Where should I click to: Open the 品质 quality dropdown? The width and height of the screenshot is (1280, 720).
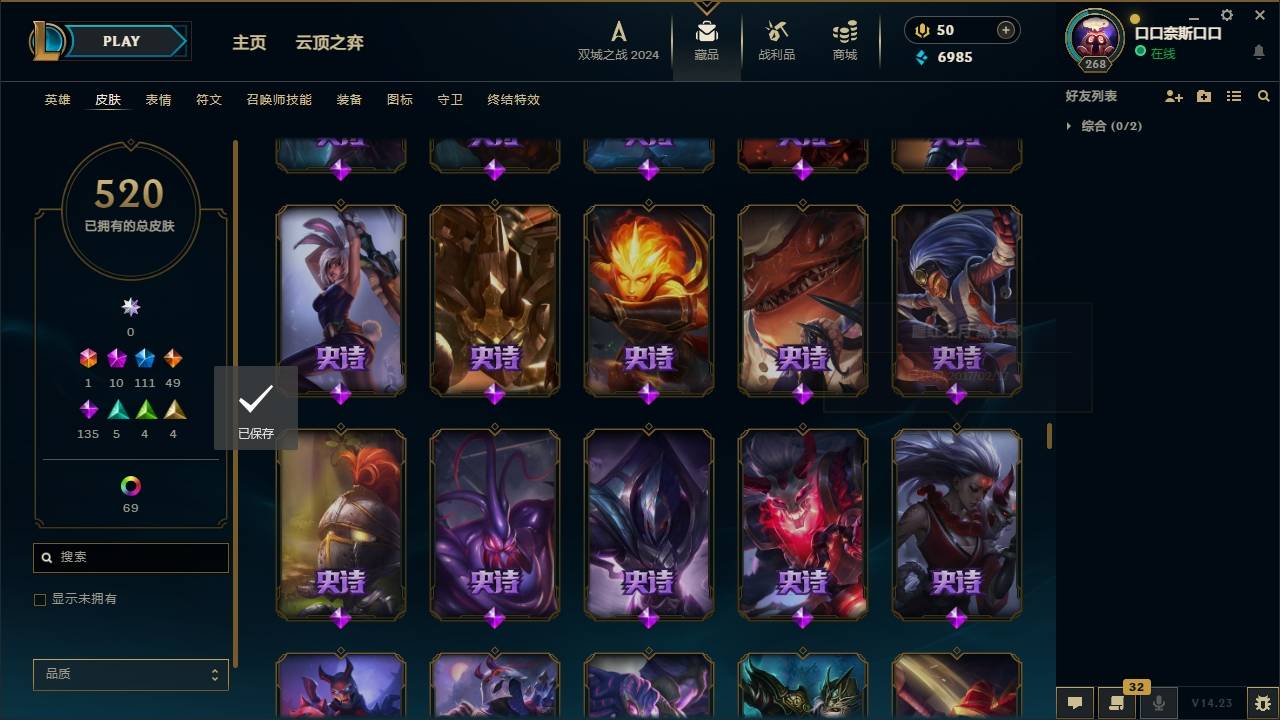tap(130, 674)
